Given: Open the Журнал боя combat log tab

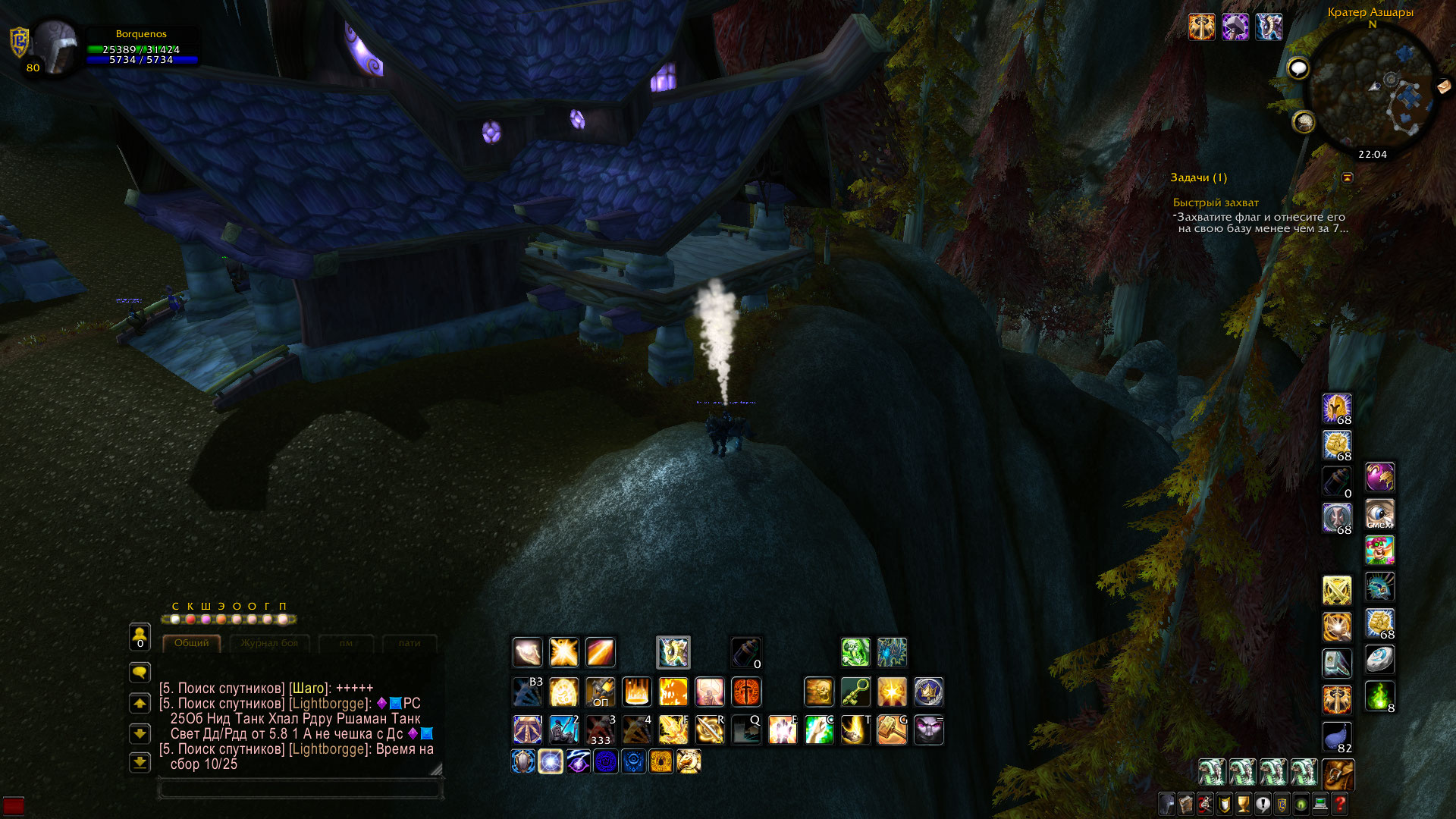Looking at the screenshot, I should click(269, 643).
